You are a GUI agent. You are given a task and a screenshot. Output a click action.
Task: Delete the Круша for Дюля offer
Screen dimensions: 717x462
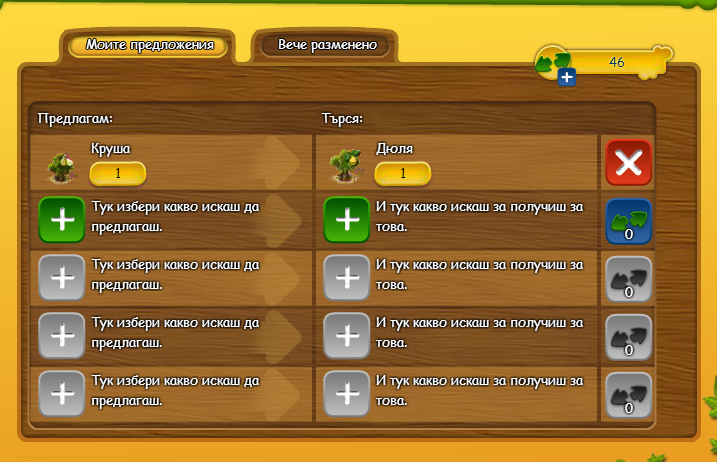point(628,163)
